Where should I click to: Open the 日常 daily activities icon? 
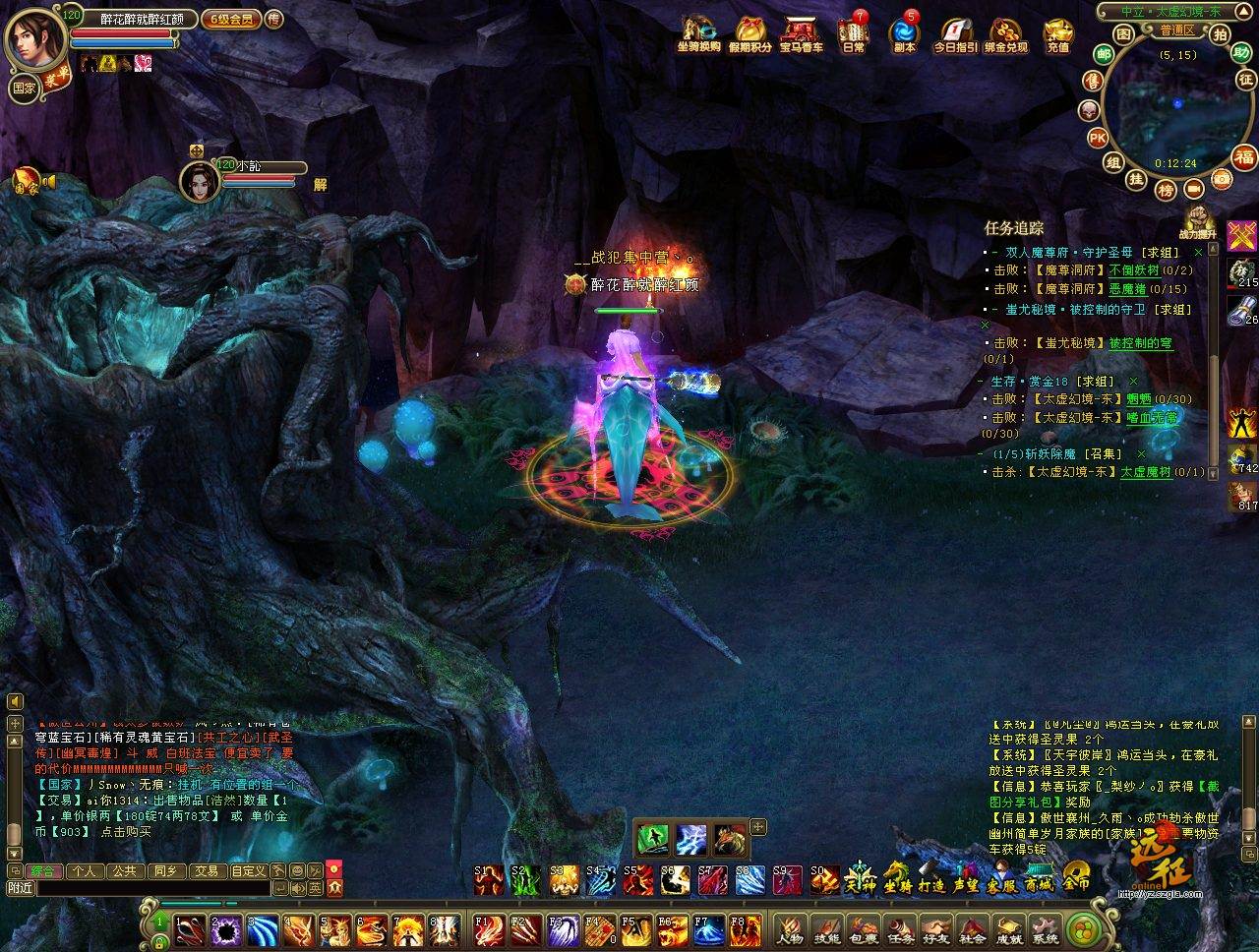coord(853,33)
